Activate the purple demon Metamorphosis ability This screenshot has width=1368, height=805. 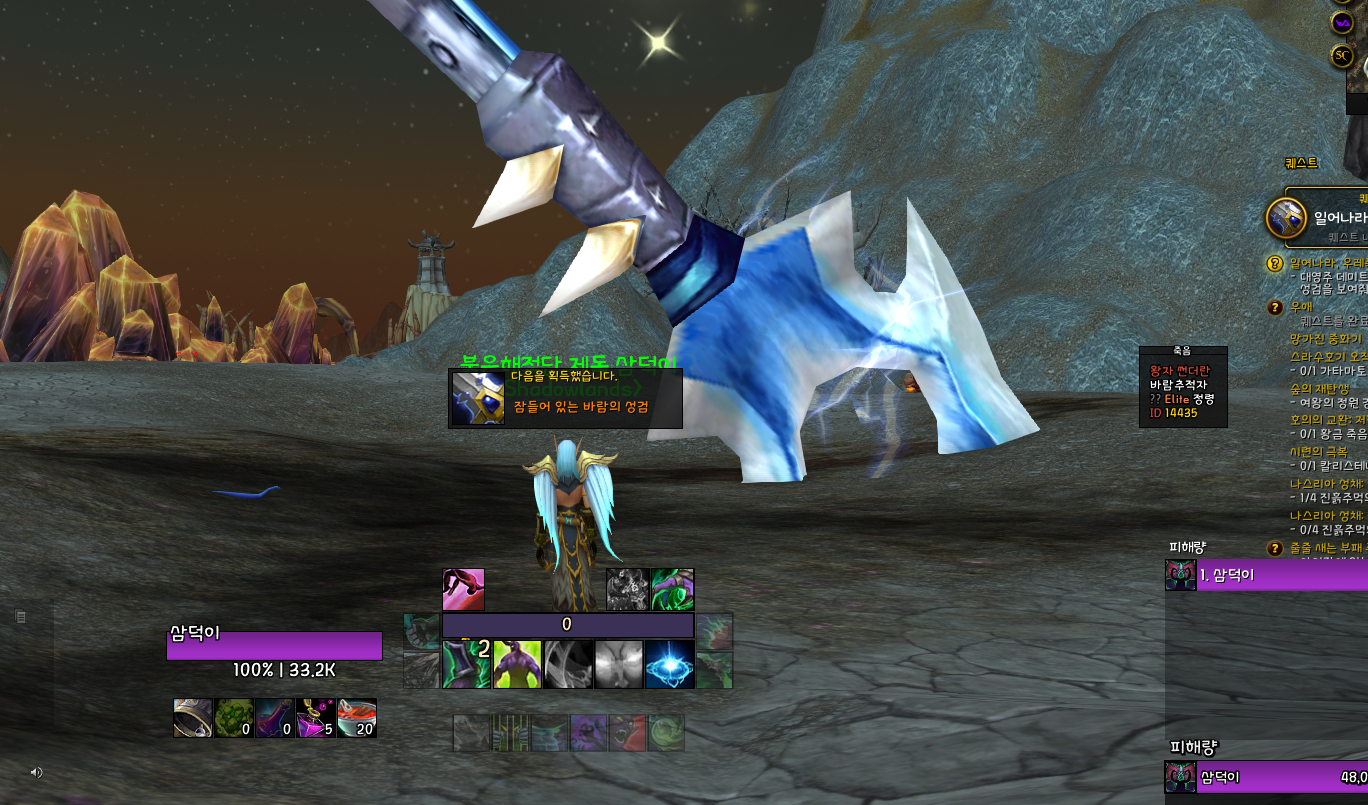pyautogui.click(x=517, y=664)
